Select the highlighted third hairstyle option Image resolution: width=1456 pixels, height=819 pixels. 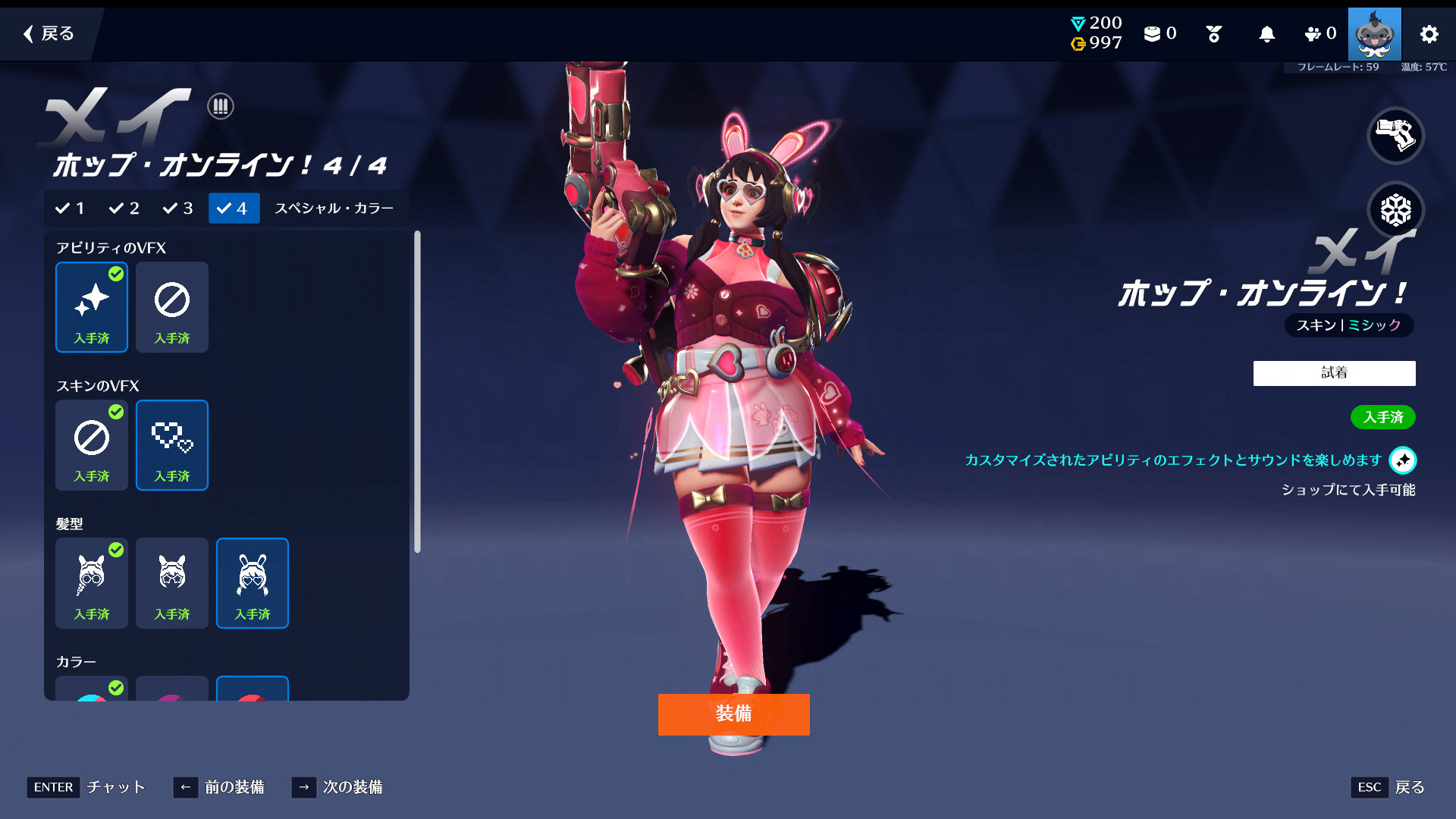(x=253, y=583)
